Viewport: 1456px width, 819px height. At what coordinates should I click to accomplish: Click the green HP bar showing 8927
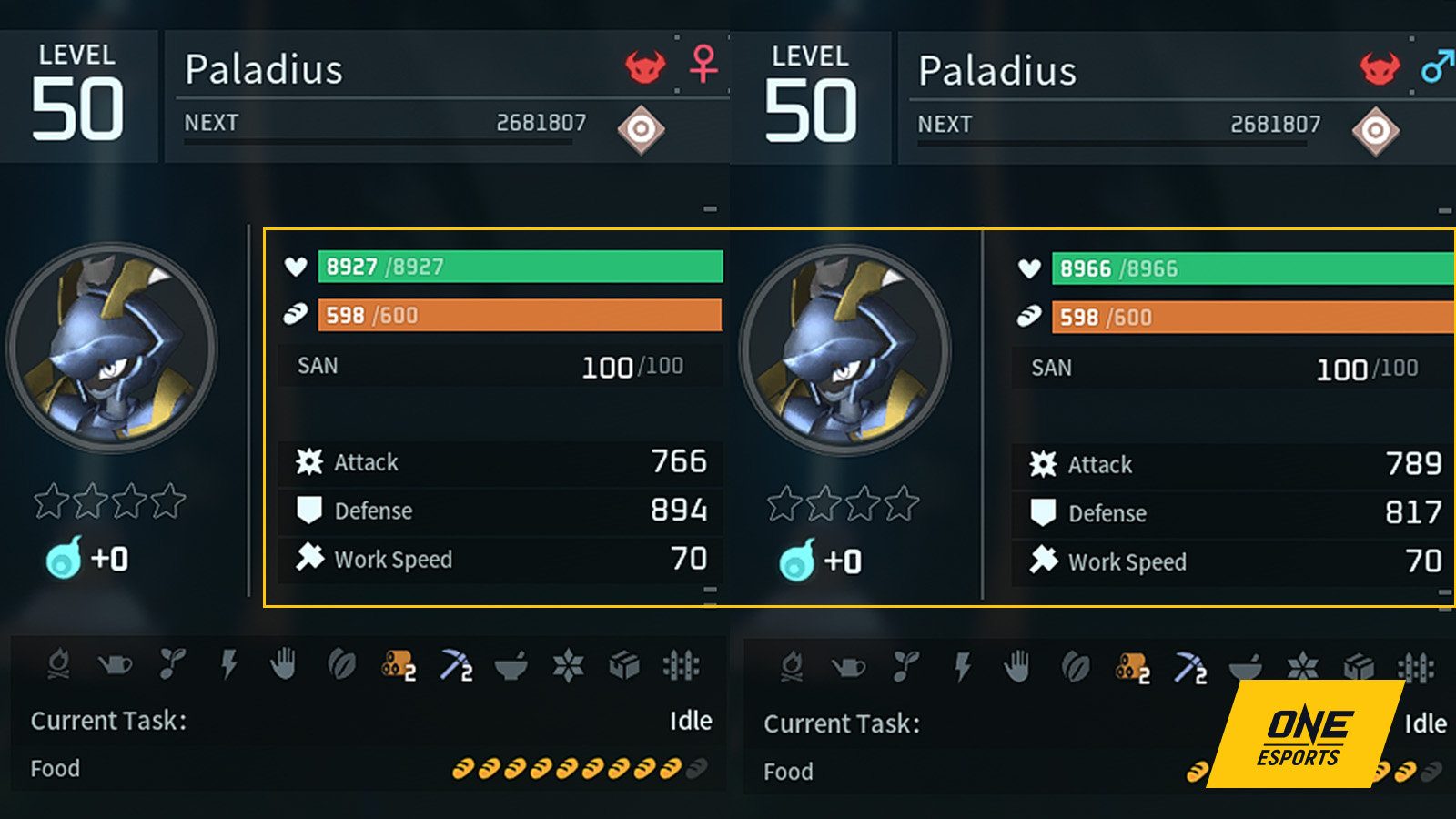pyautogui.click(x=519, y=267)
